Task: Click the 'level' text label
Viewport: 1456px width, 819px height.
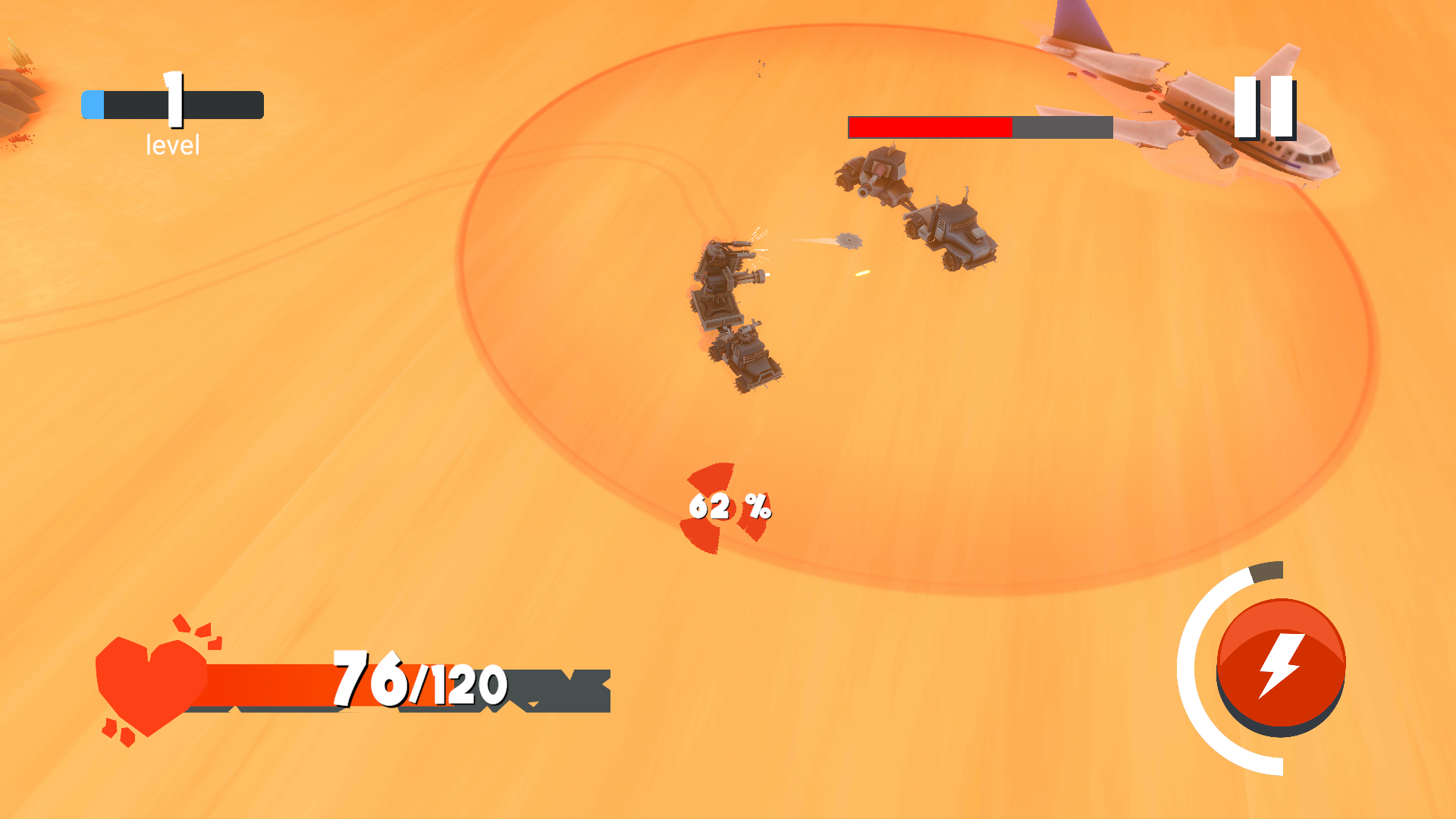Action: coord(172,144)
